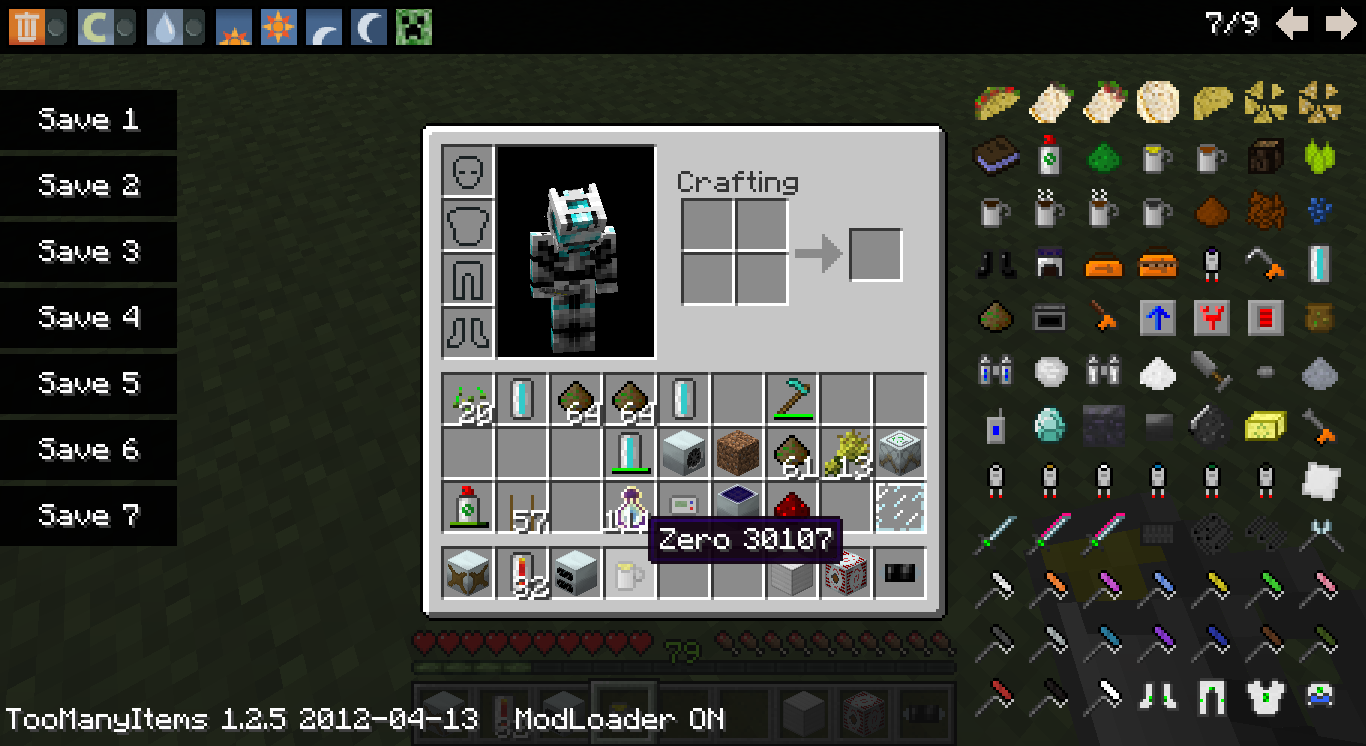Image resolution: width=1366 pixels, height=746 pixels.
Task: Select the glass block inventory slot
Action: click(900, 507)
